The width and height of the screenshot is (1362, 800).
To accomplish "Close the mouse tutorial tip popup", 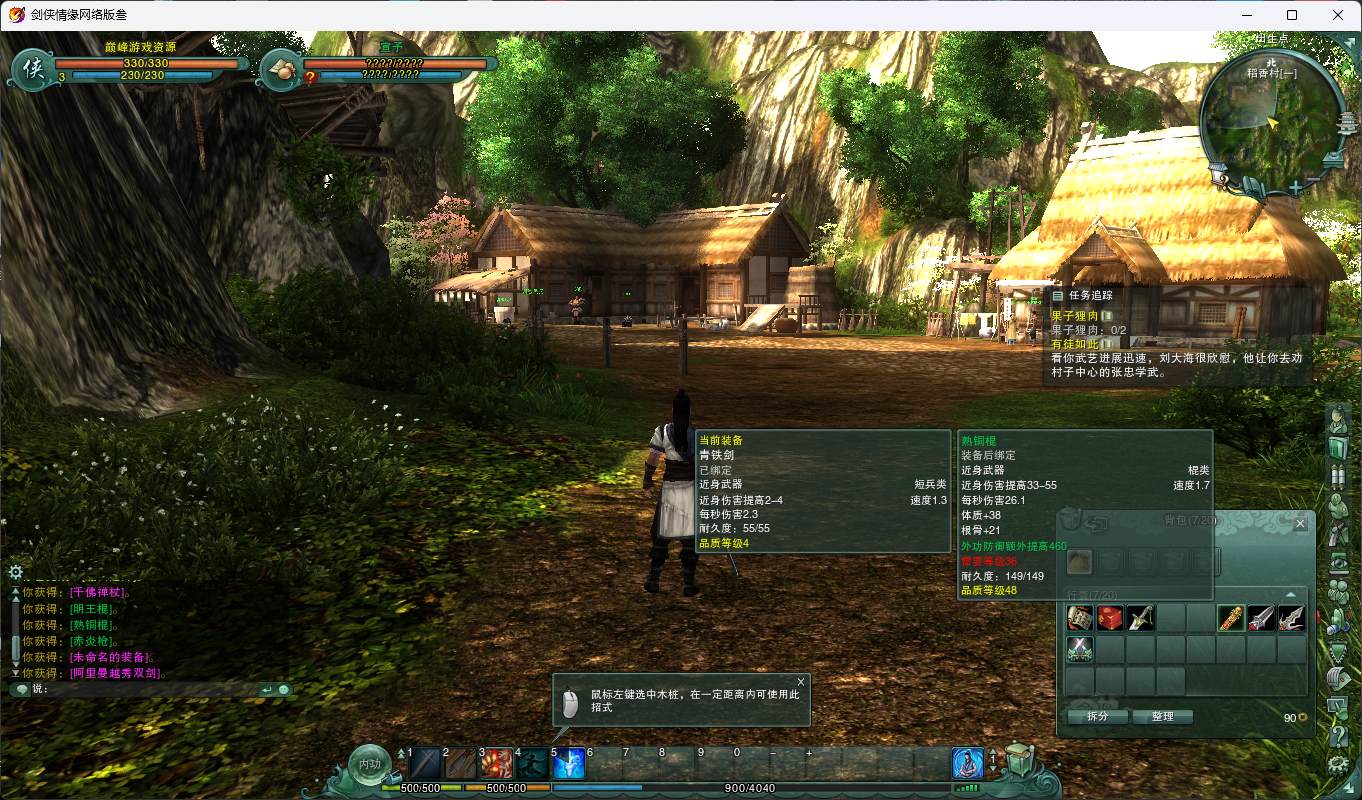I will pos(800,682).
